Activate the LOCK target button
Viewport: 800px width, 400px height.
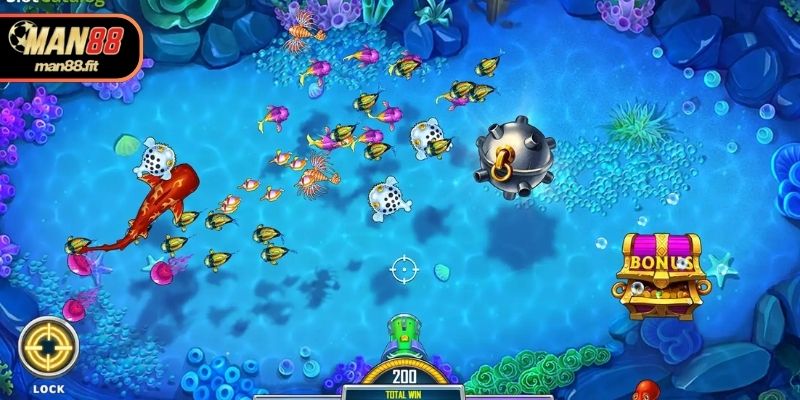(x=48, y=349)
